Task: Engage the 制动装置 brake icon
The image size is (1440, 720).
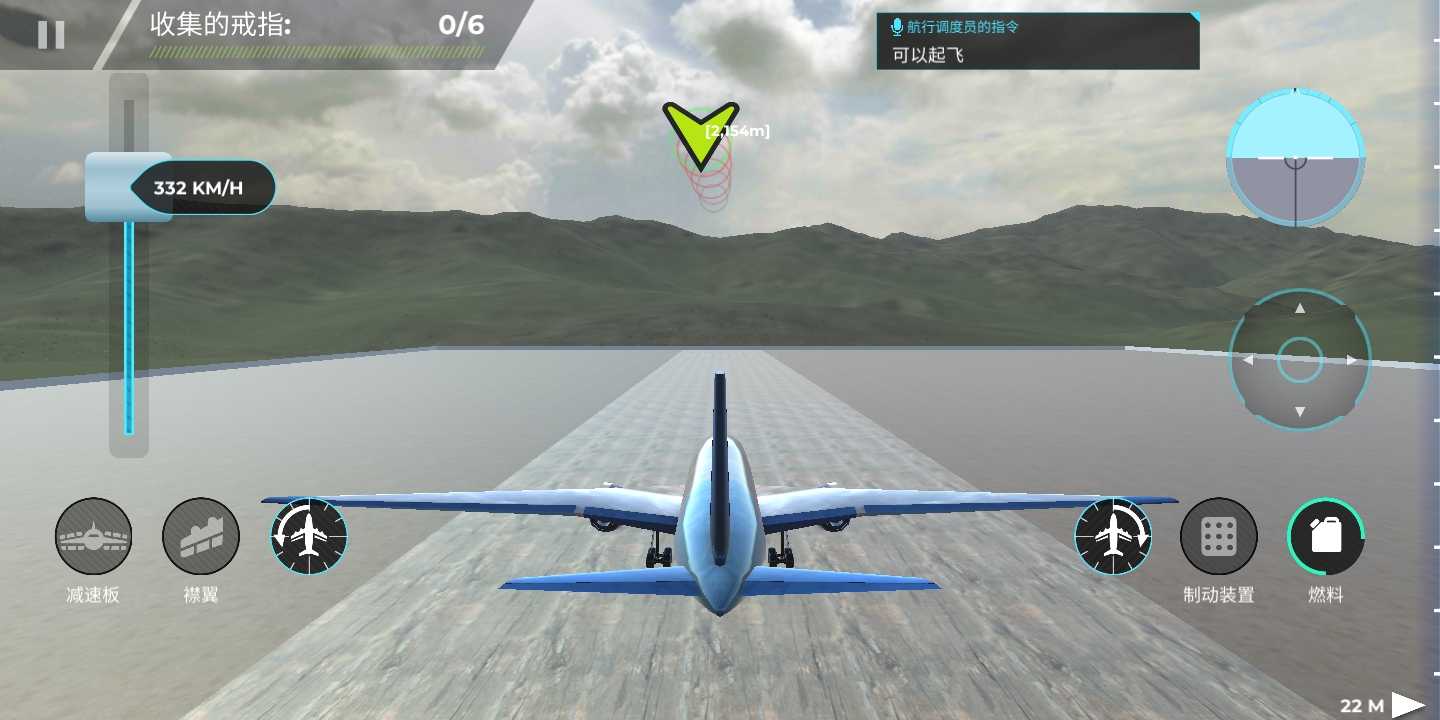Action: pos(1219,536)
